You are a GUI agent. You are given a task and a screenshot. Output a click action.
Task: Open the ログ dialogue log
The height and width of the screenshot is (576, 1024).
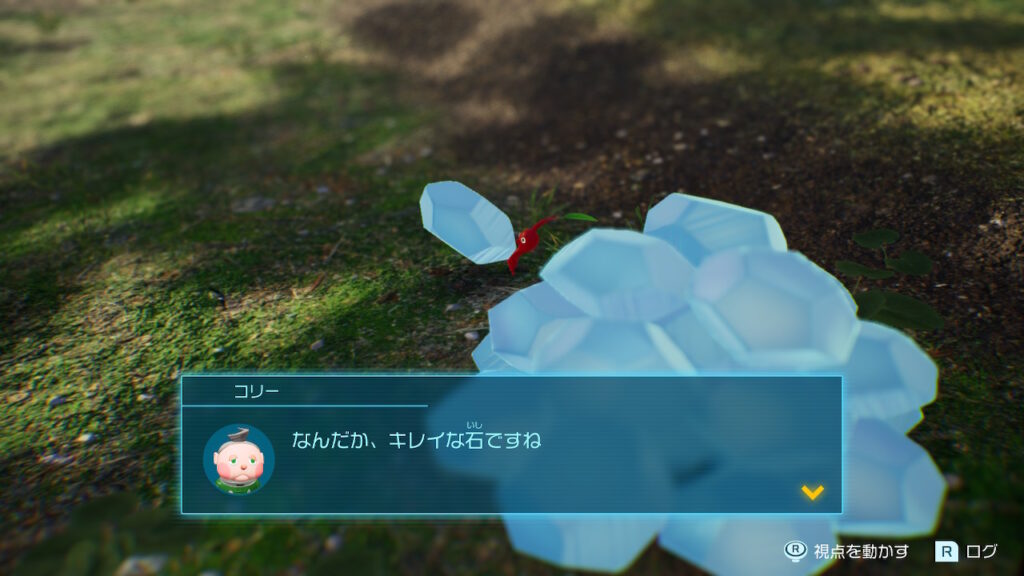point(967,550)
